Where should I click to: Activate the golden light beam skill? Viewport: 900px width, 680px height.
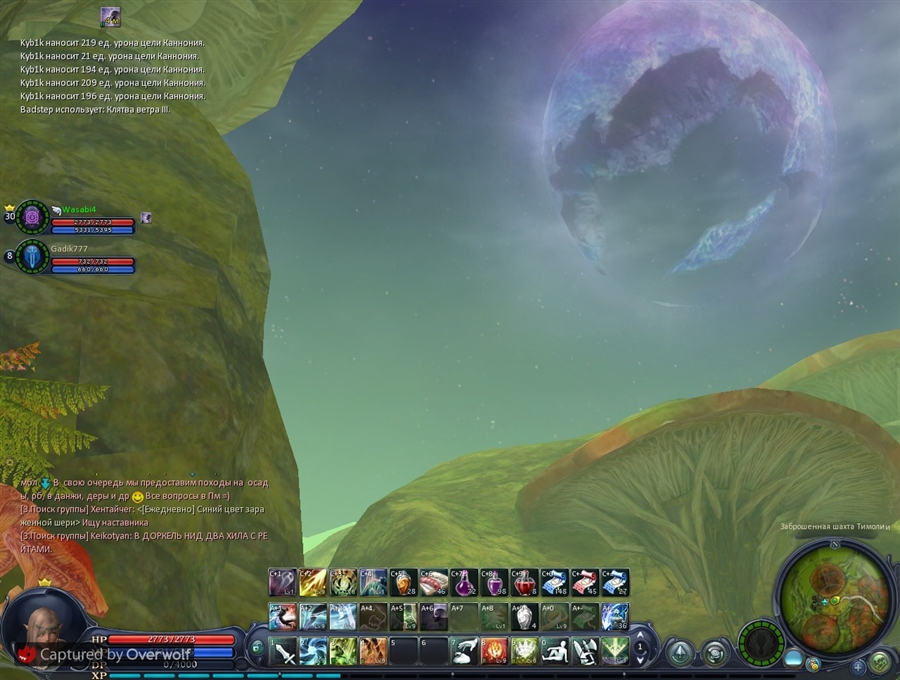[313, 582]
